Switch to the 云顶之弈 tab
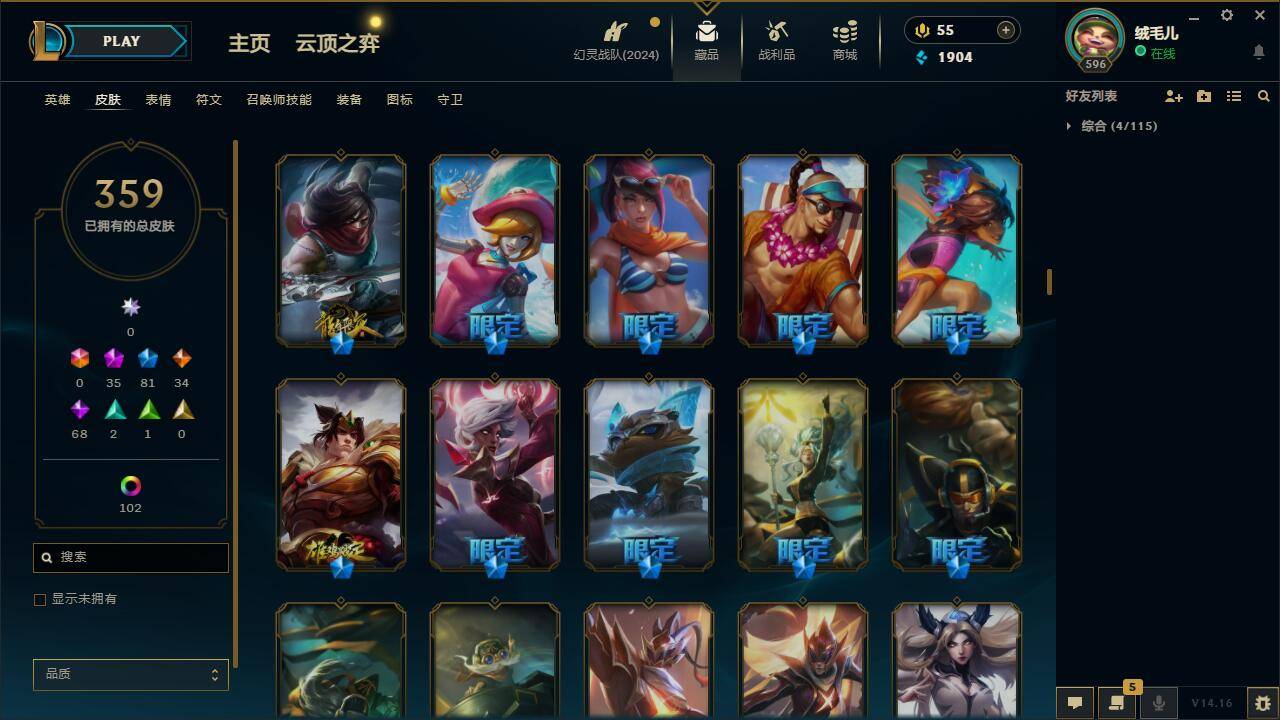 click(336, 44)
